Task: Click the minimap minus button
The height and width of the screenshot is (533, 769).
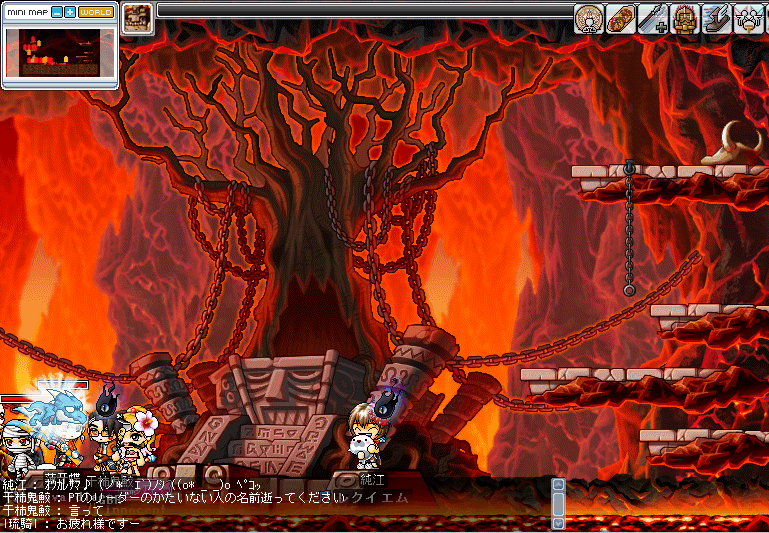Action: [57, 13]
